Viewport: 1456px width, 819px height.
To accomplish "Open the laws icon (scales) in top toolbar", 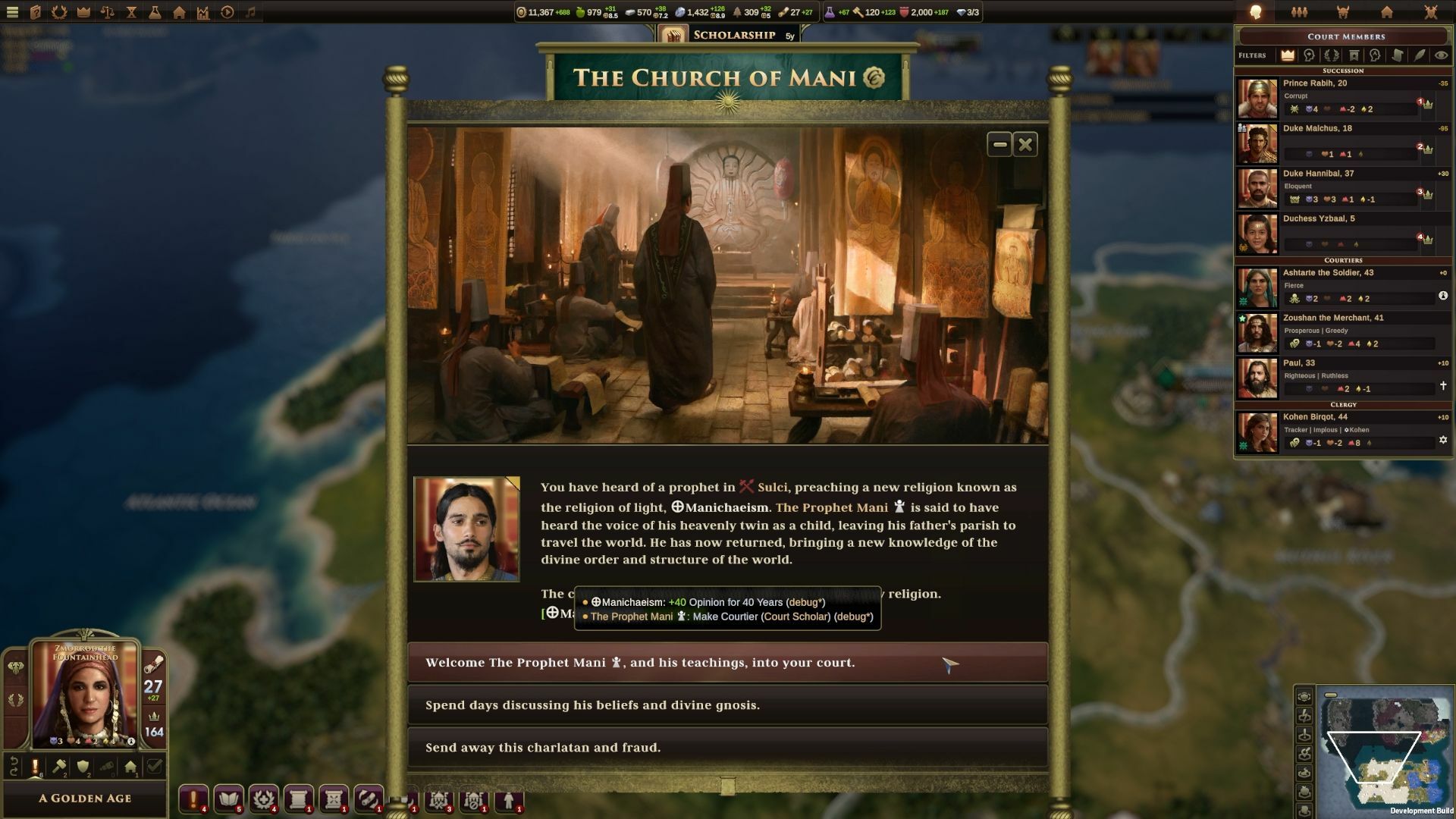I will [x=107, y=12].
